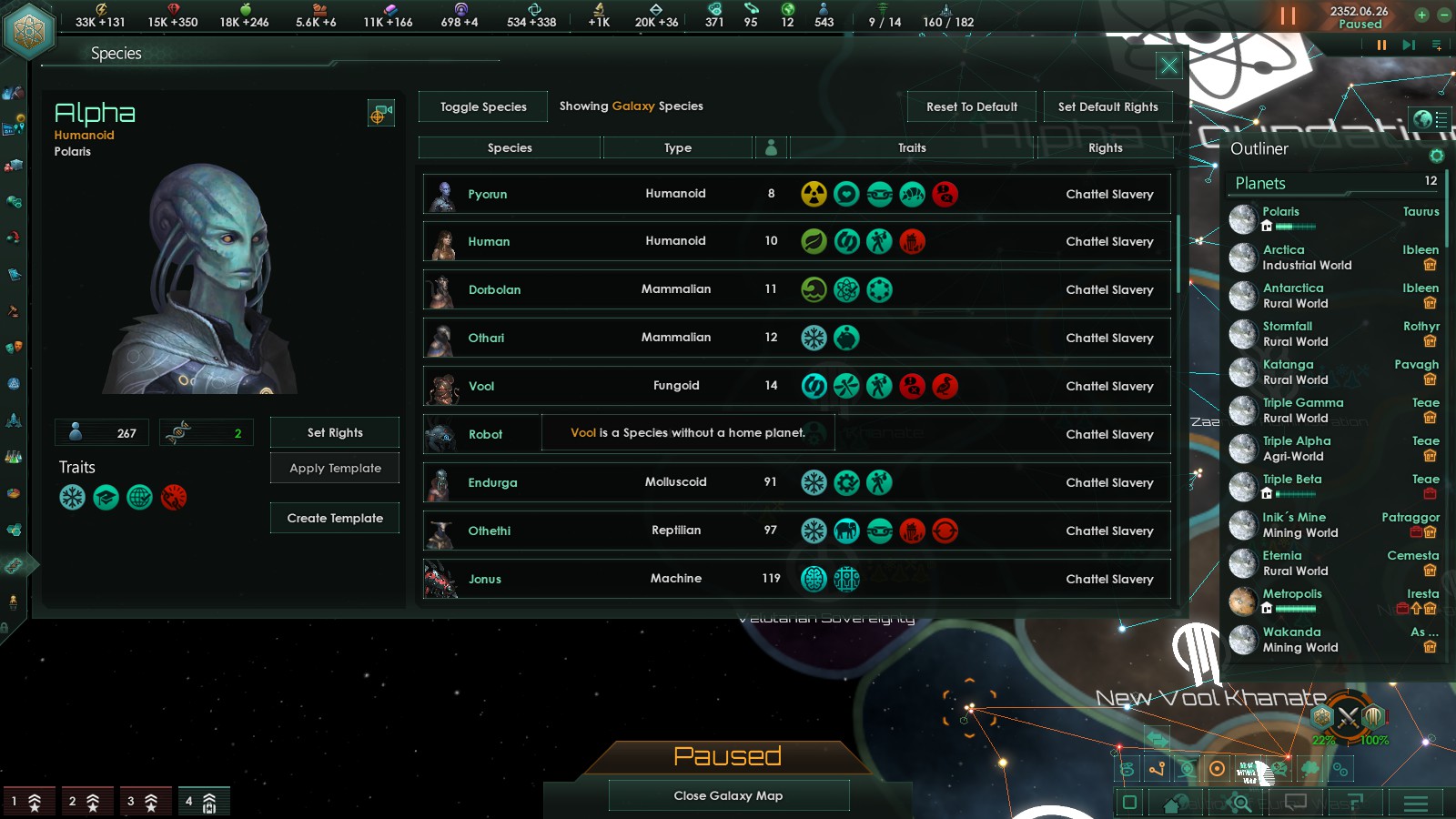The width and height of the screenshot is (1456, 819).
Task: Reset species rights to default
Action: 972,106
